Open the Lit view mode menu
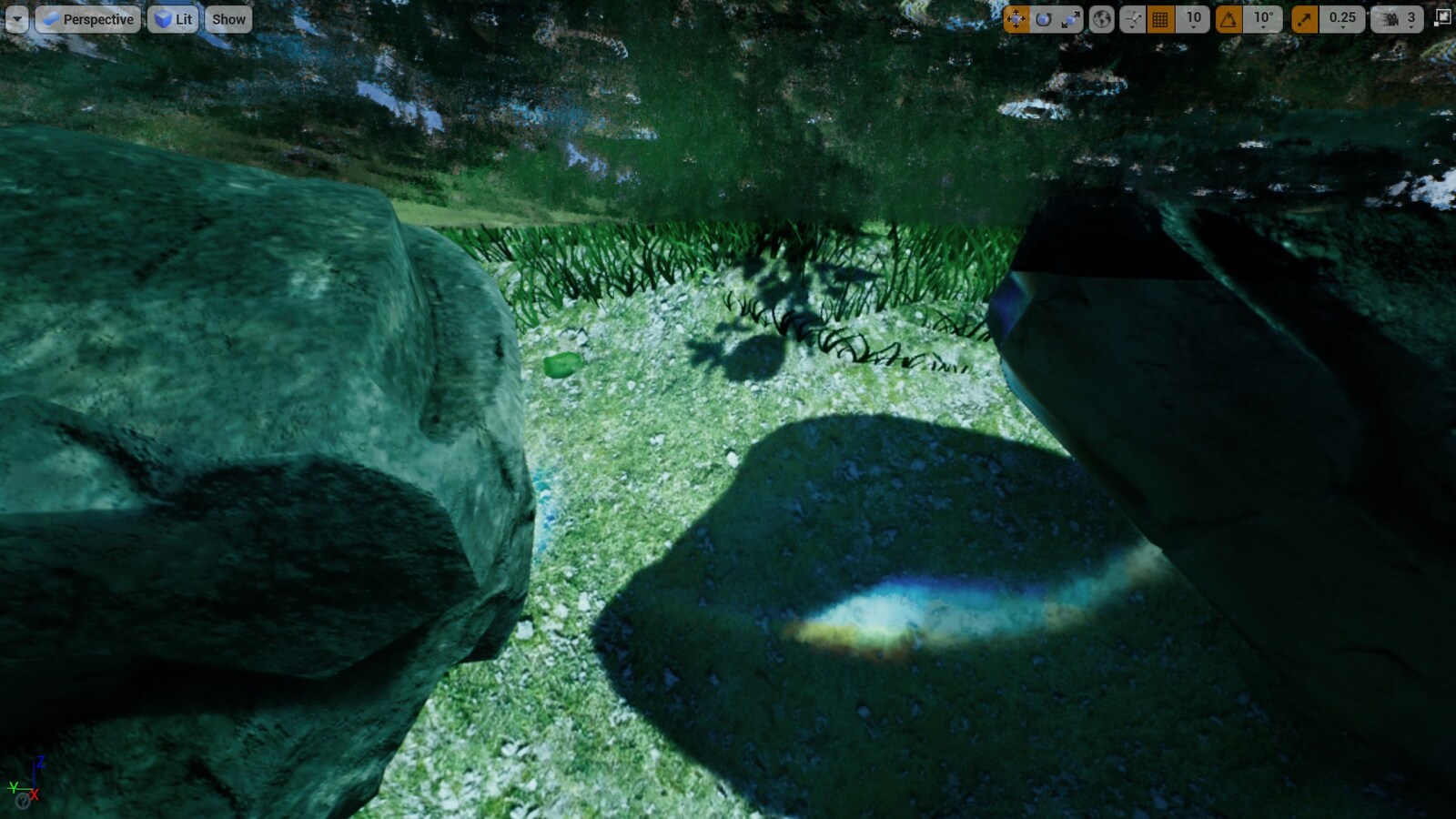 pos(173,18)
